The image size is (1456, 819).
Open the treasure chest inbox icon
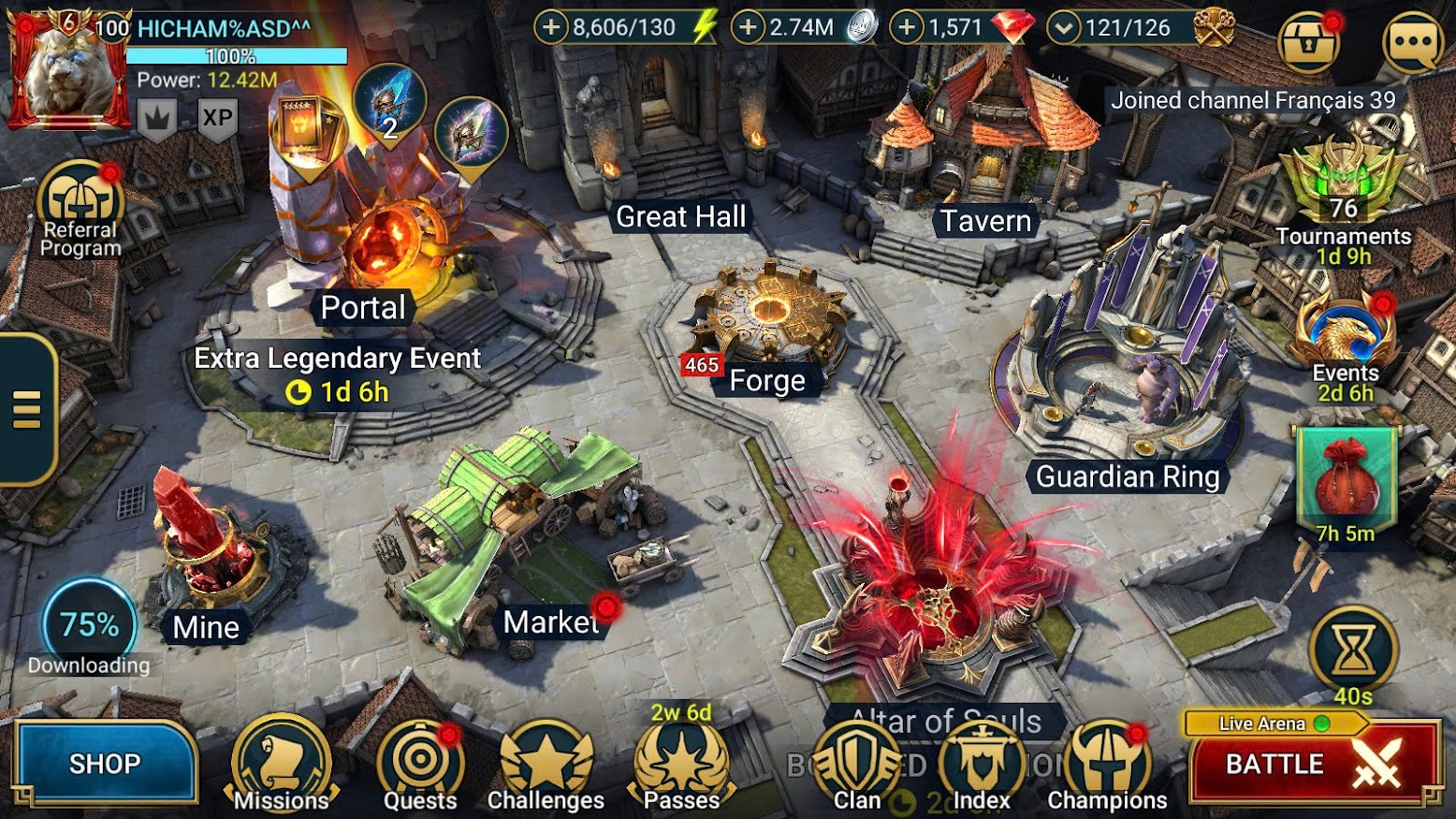[x=1308, y=41]
